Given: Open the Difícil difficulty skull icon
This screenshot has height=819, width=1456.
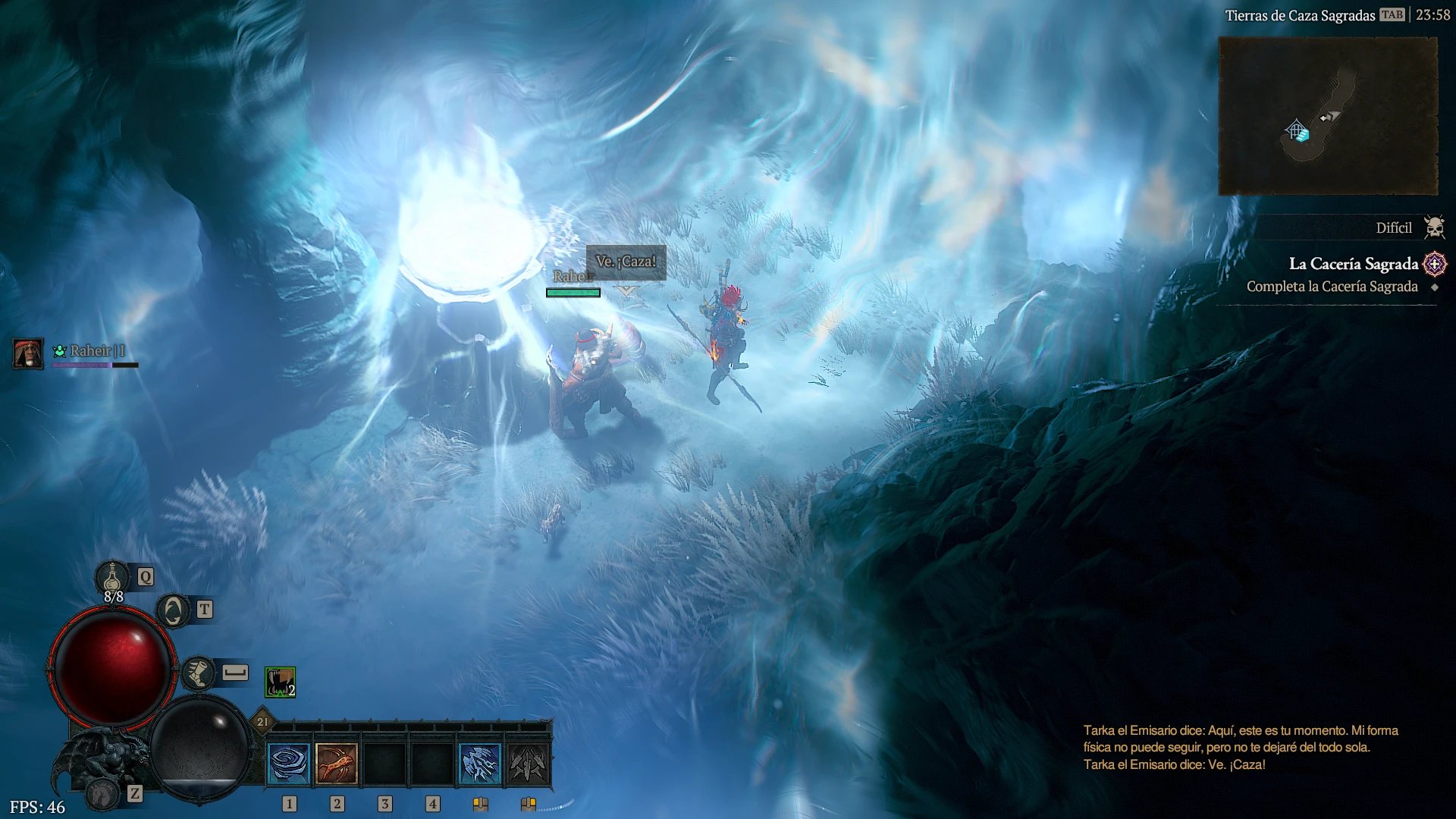Looking at the screenshot, I should pyautogui.click(x=1434, y=227).
